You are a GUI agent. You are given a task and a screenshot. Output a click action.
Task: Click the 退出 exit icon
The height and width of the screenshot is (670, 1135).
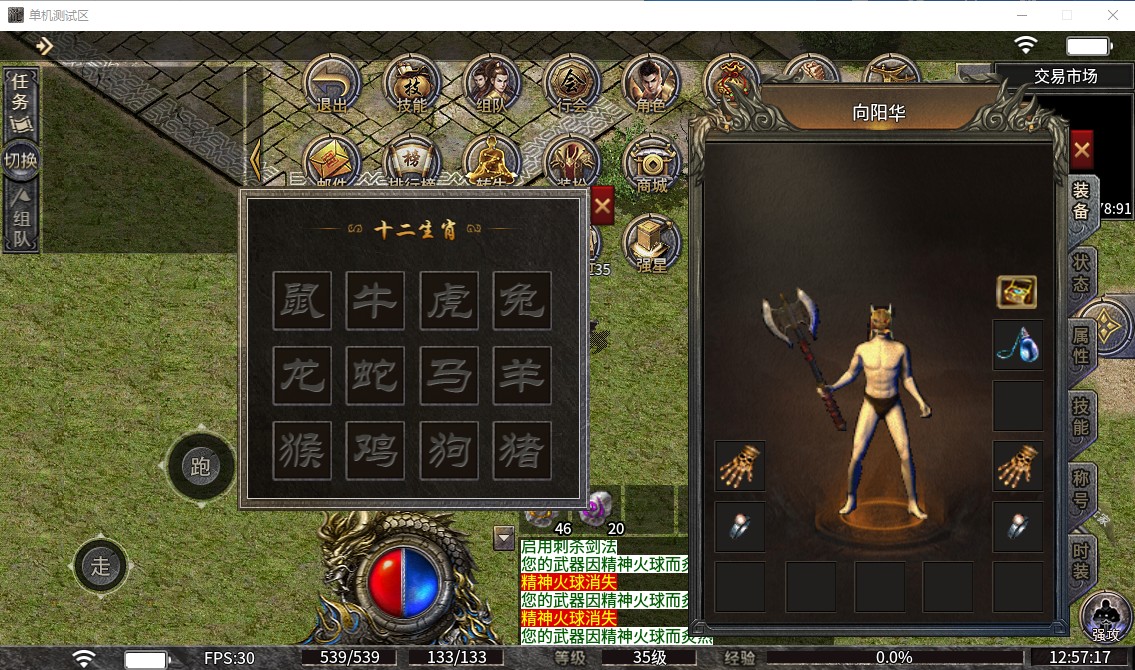click(332, 84)
